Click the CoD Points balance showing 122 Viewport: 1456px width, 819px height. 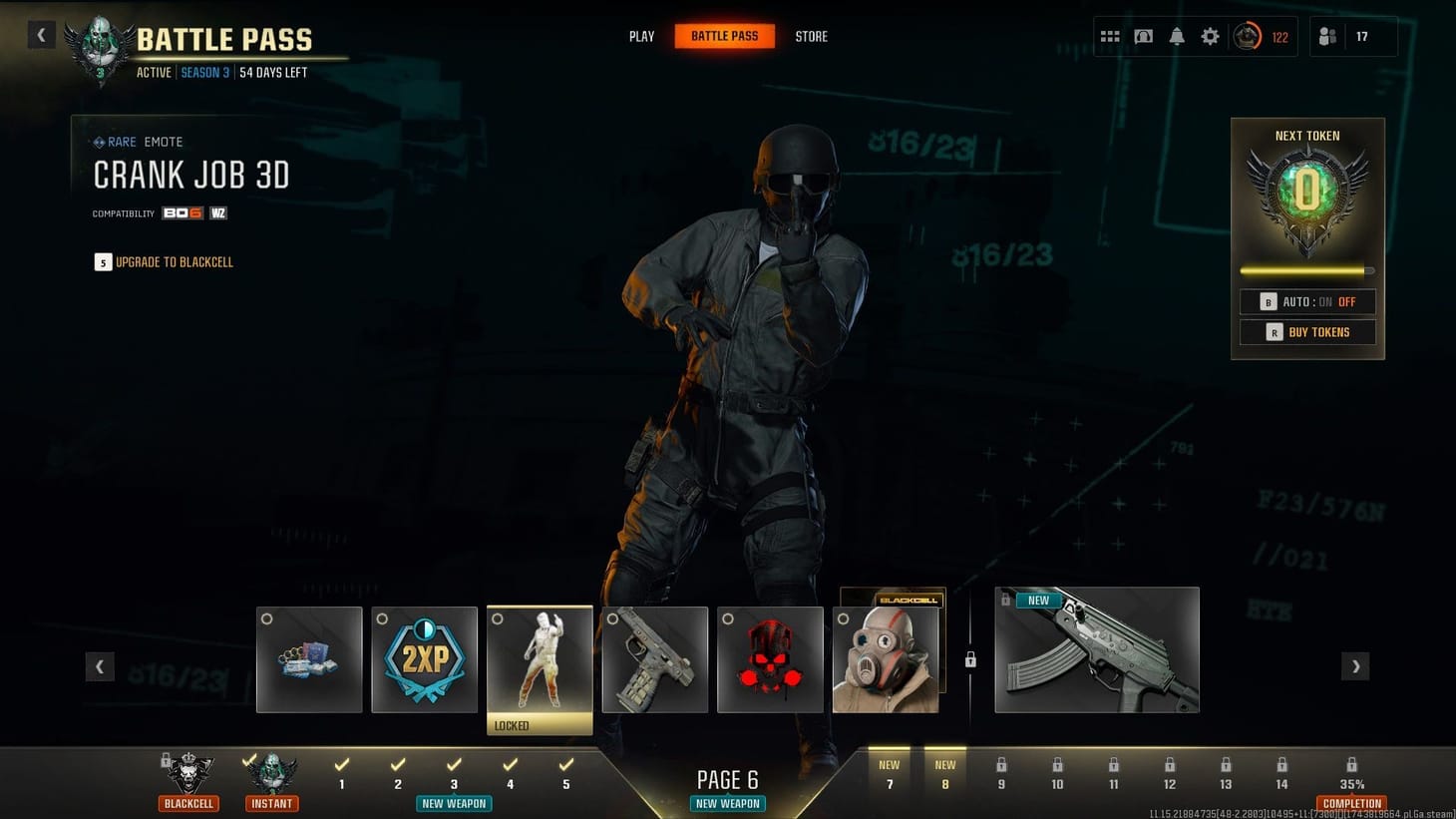coord(1263,36)
